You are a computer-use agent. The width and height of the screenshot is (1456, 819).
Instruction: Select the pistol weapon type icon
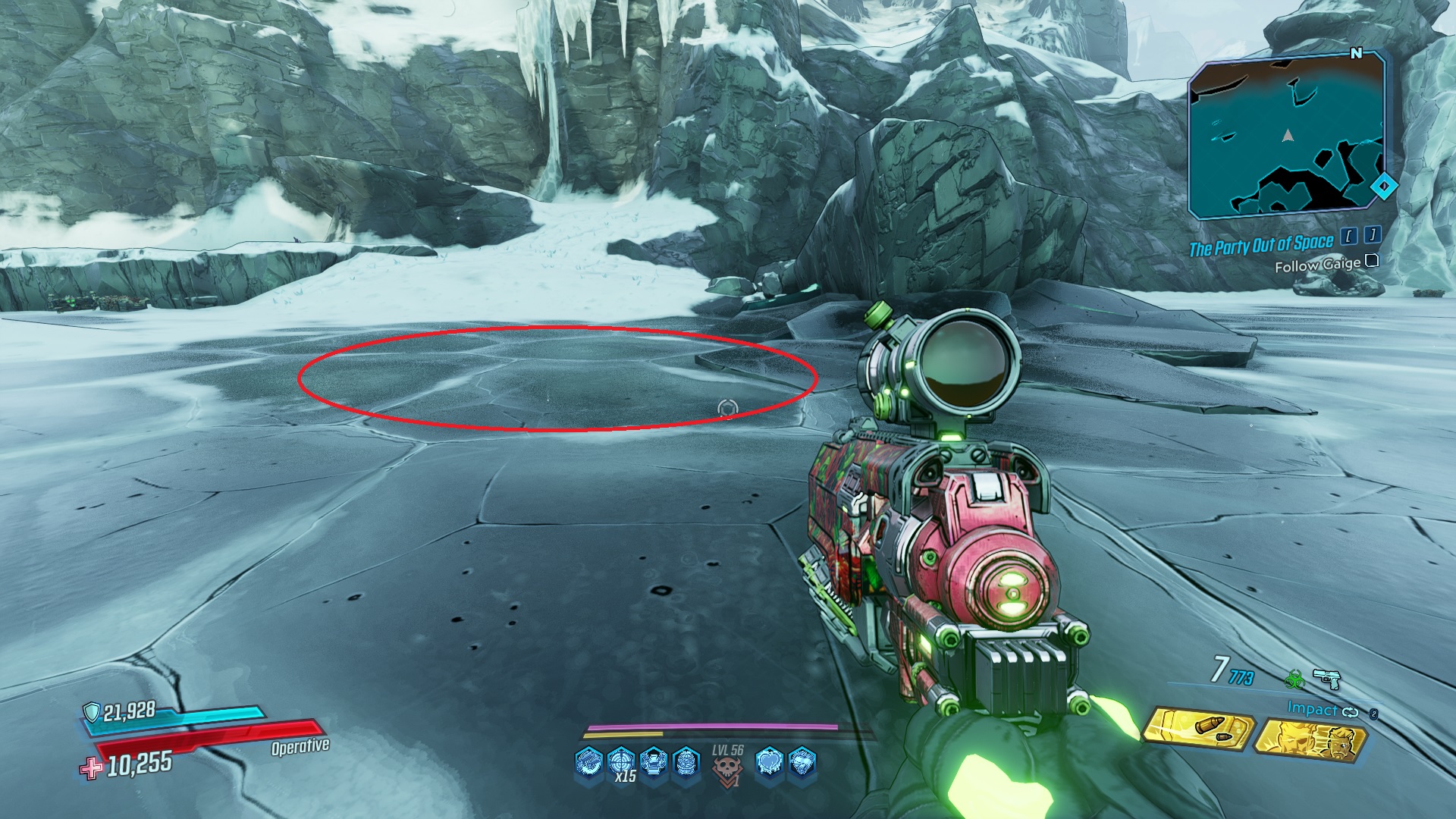[1326, 678]
